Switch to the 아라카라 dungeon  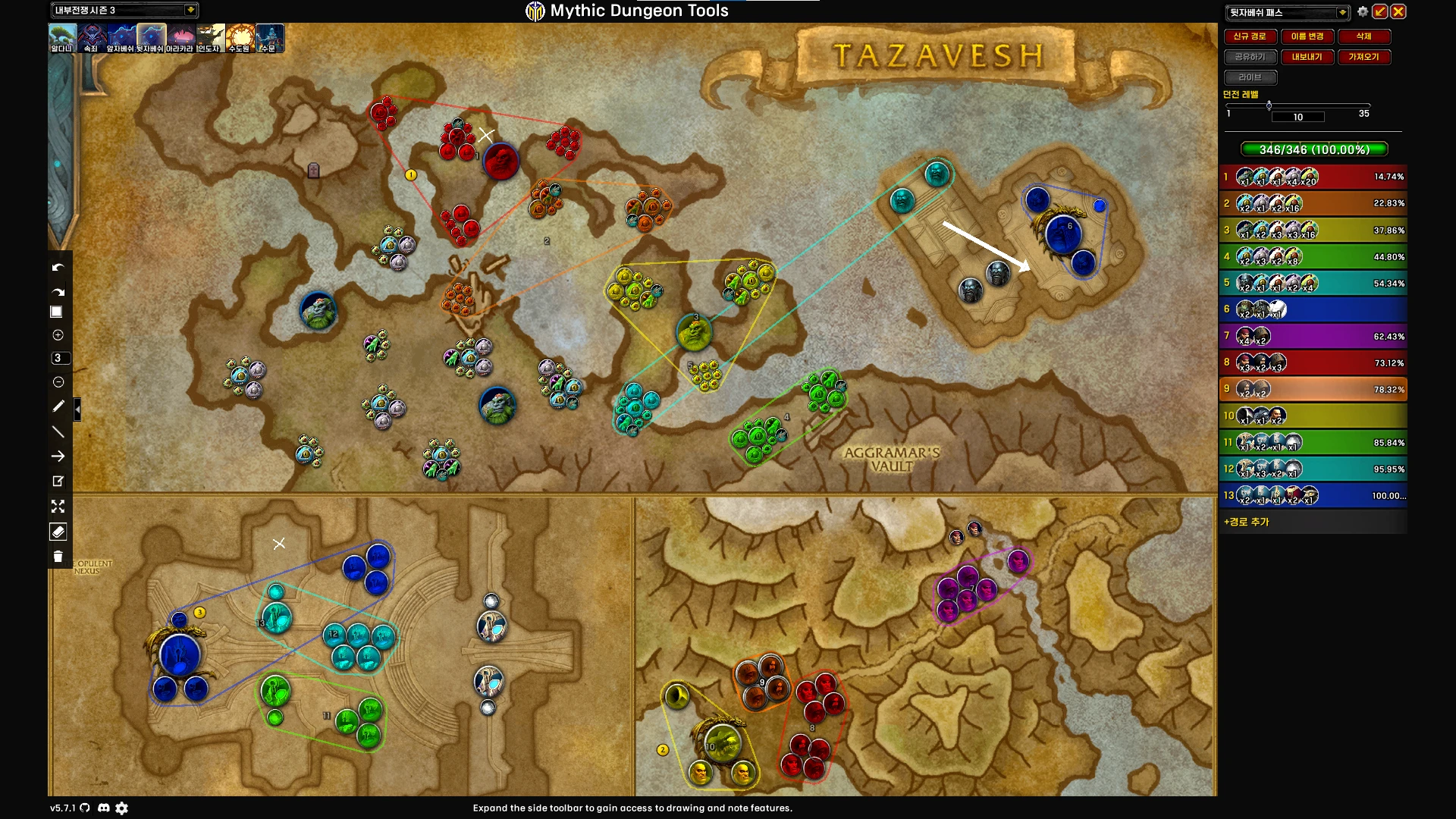click(180, 38)
